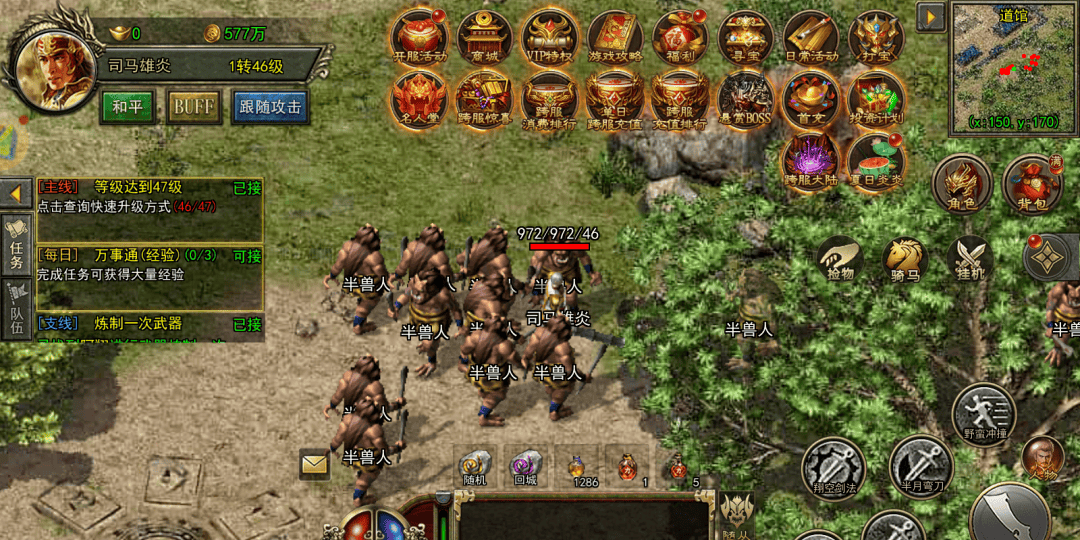Open the 福利 welfare bag
1080x540 pixels.
(x=680, y=38)
